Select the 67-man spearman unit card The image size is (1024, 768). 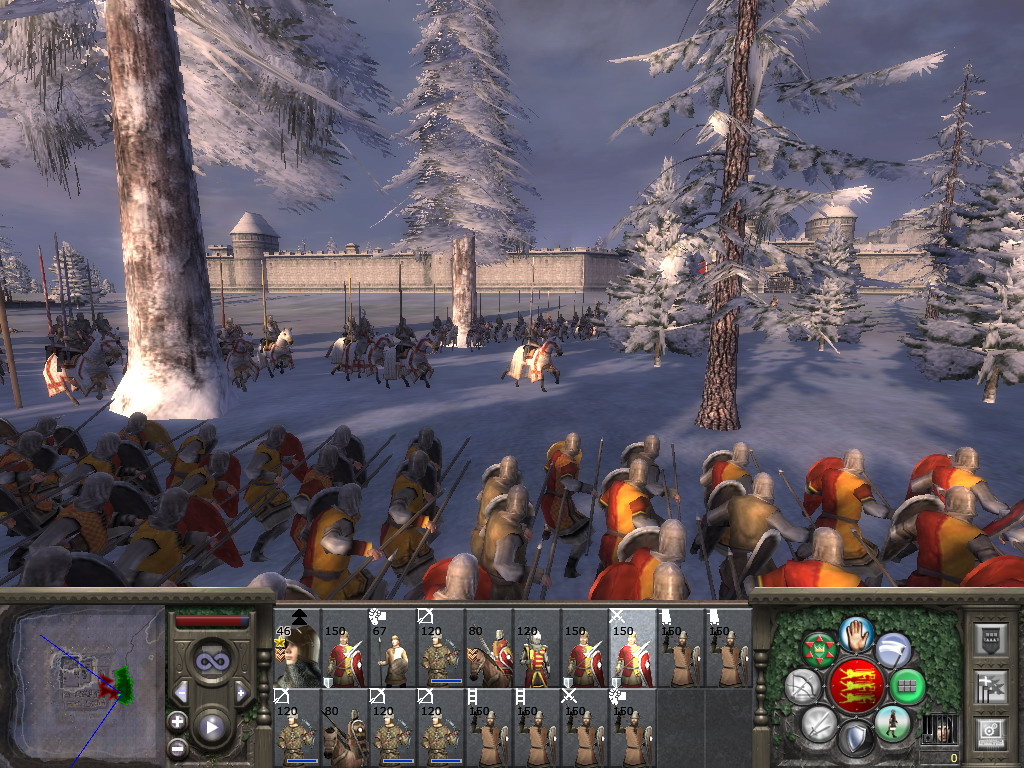[393, 649]
